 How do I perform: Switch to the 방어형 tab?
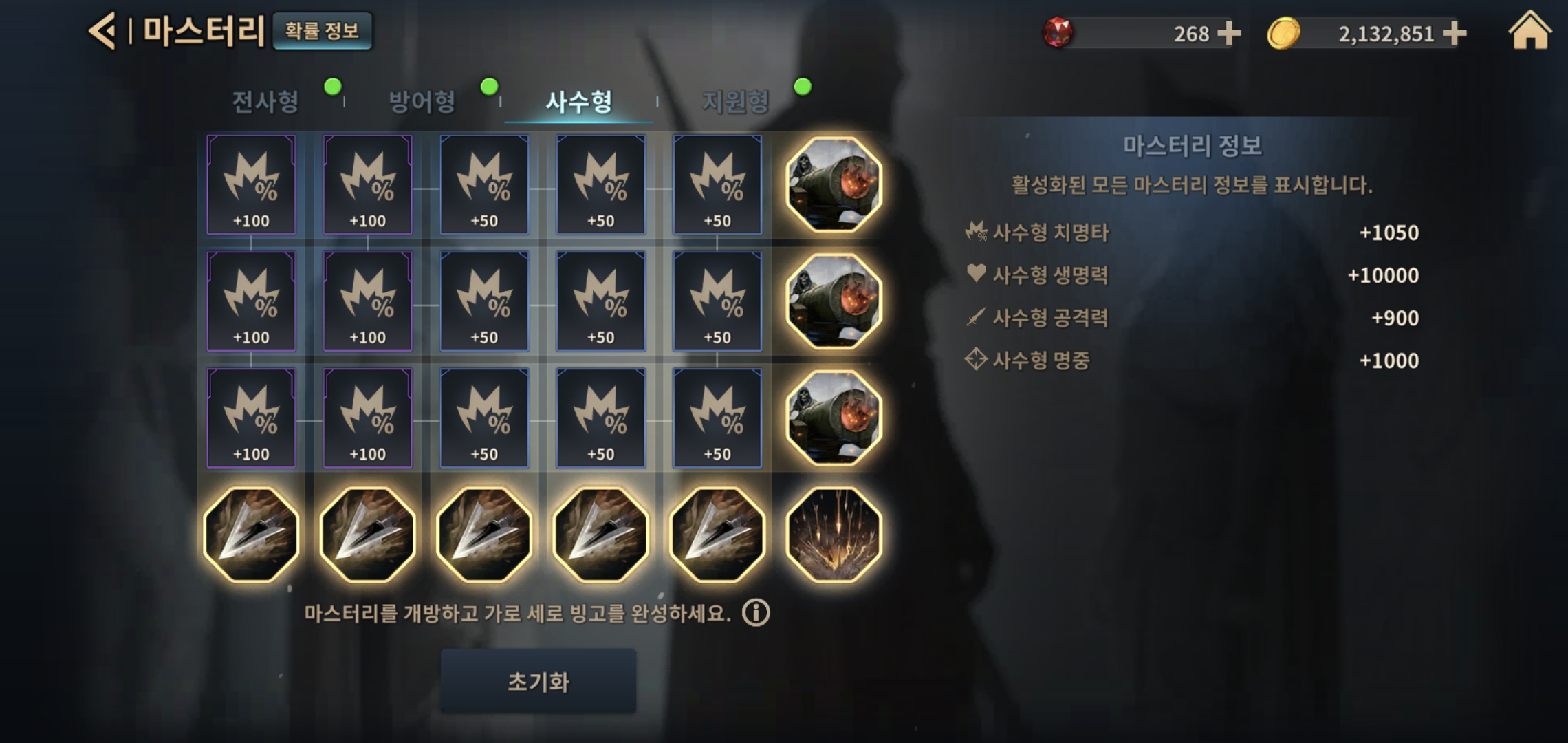(422, 102)
